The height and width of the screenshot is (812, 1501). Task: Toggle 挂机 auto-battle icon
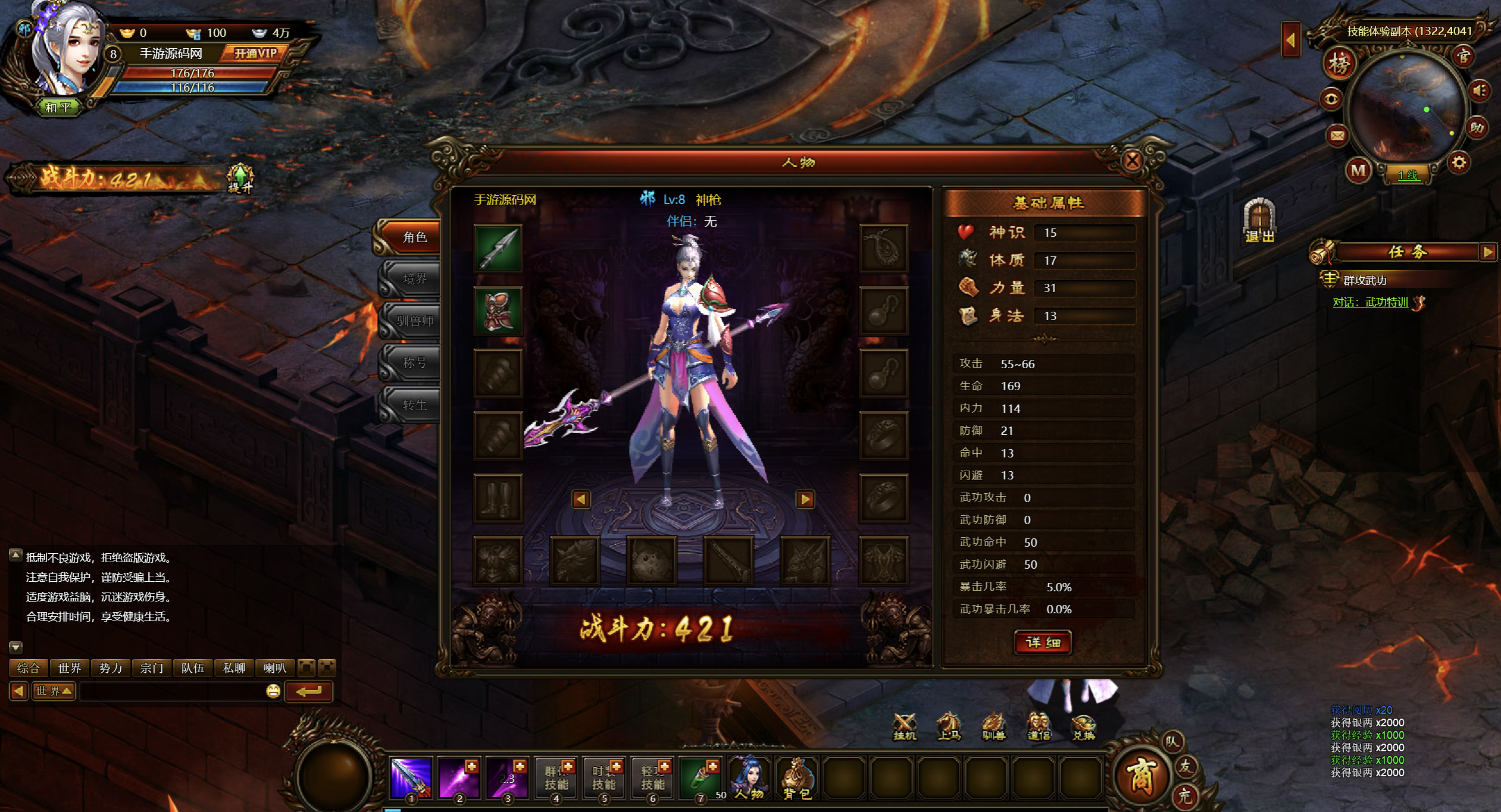pyautogui.click(x=905, y=726)
